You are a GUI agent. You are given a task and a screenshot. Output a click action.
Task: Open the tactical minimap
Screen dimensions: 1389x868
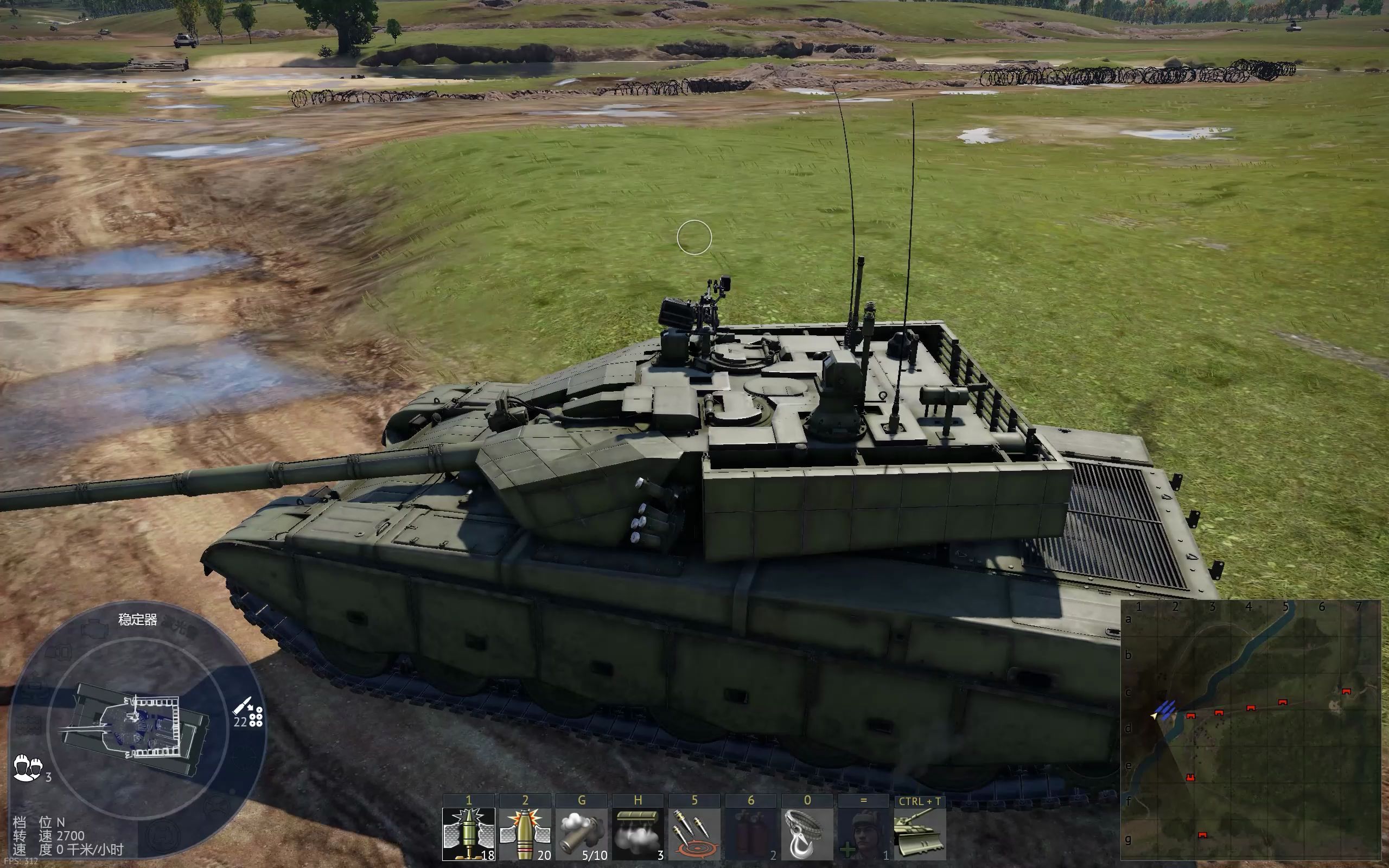point(1250,729)
